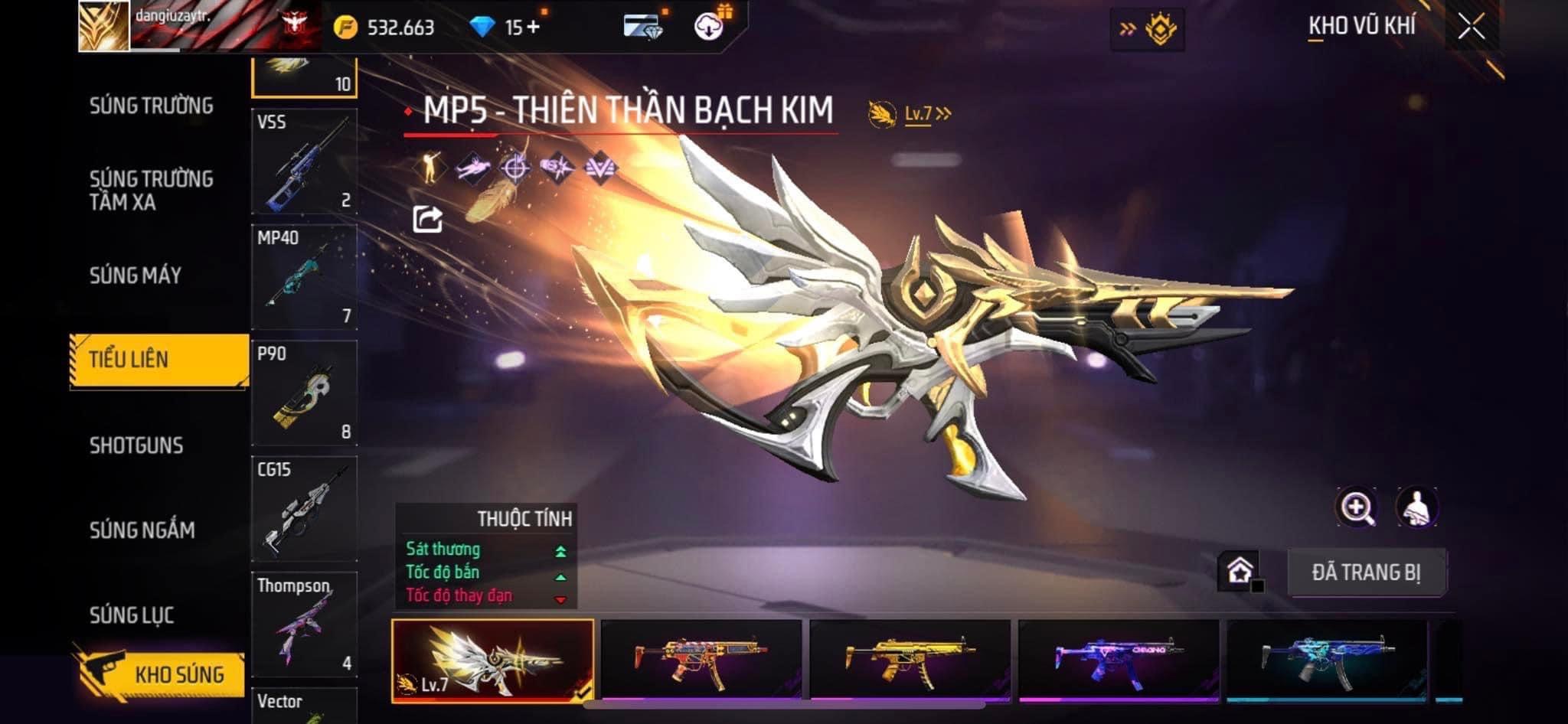This screenshot has width=1568, height=724.
Task: Select the VSS weapon slot
Action: click(304, 161)
